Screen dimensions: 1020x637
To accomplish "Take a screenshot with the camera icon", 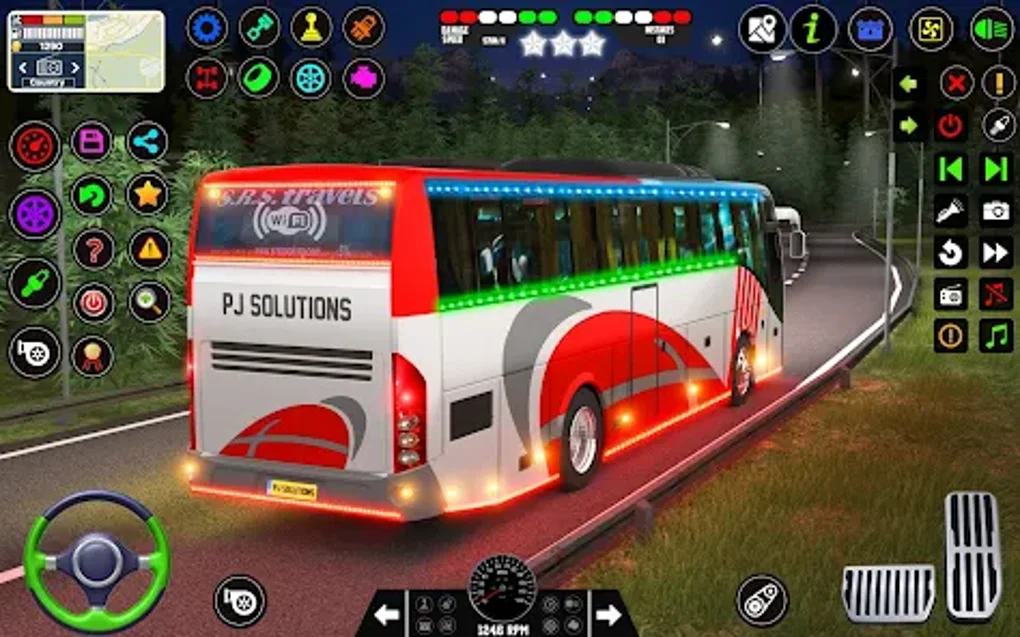I will [996, 210].
